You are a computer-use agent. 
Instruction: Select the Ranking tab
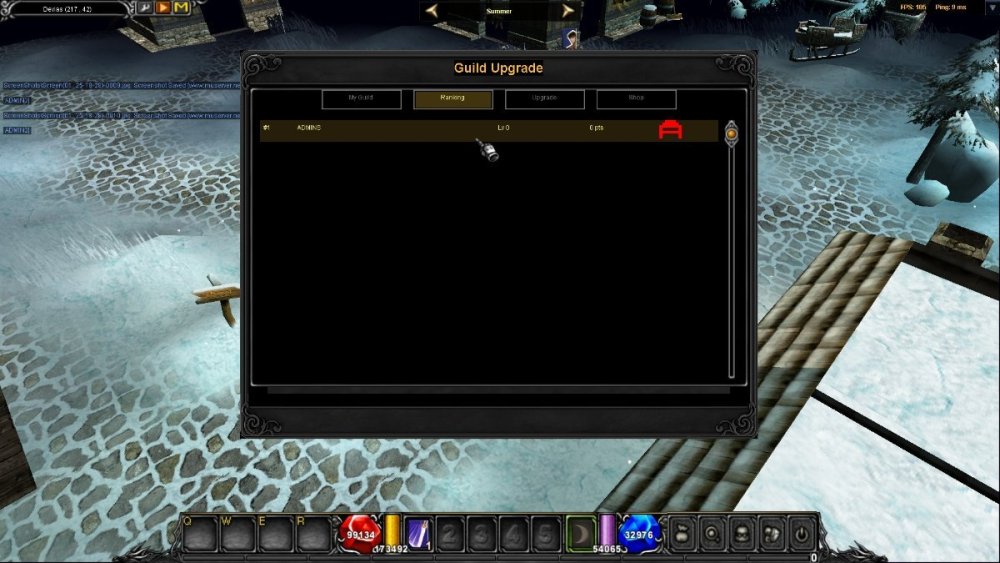[453, 99]
